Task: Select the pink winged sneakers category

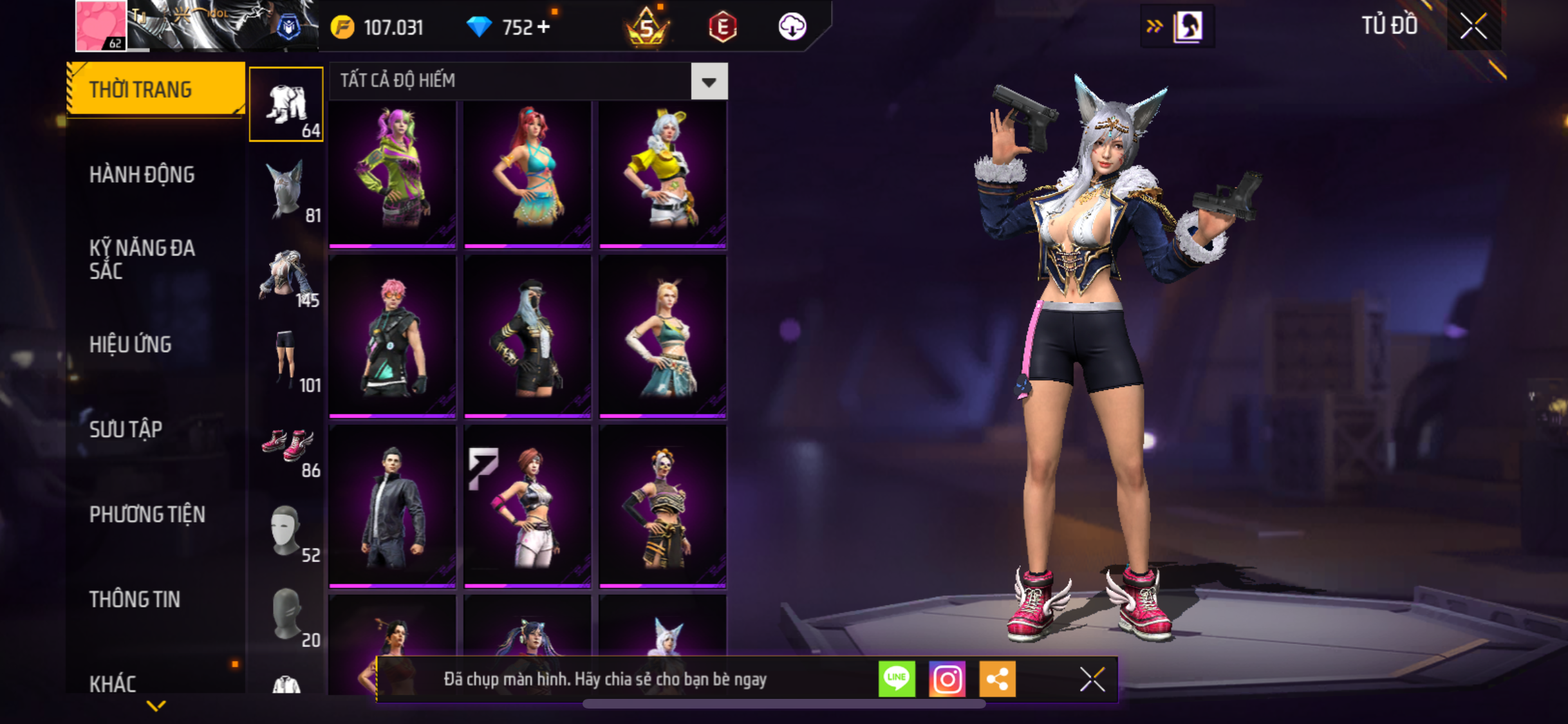Action: click(x=288, y=445)
